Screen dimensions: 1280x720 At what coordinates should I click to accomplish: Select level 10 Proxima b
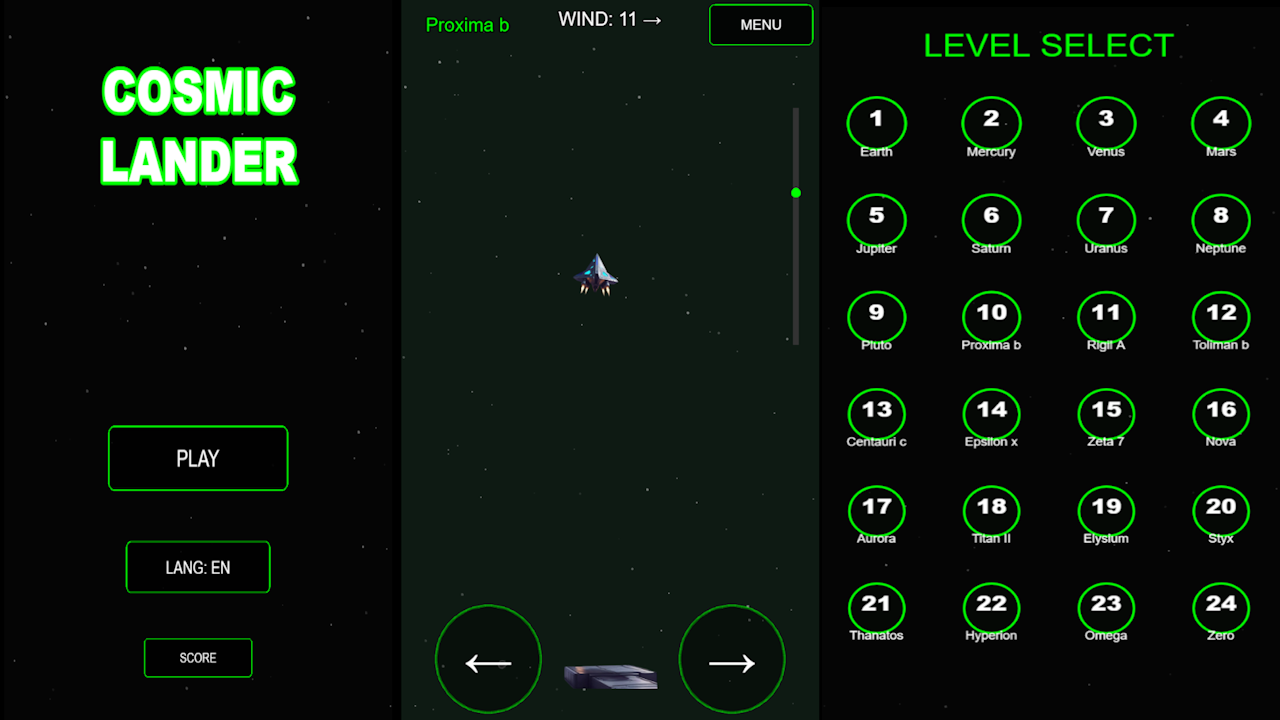[x=991, y=312]
